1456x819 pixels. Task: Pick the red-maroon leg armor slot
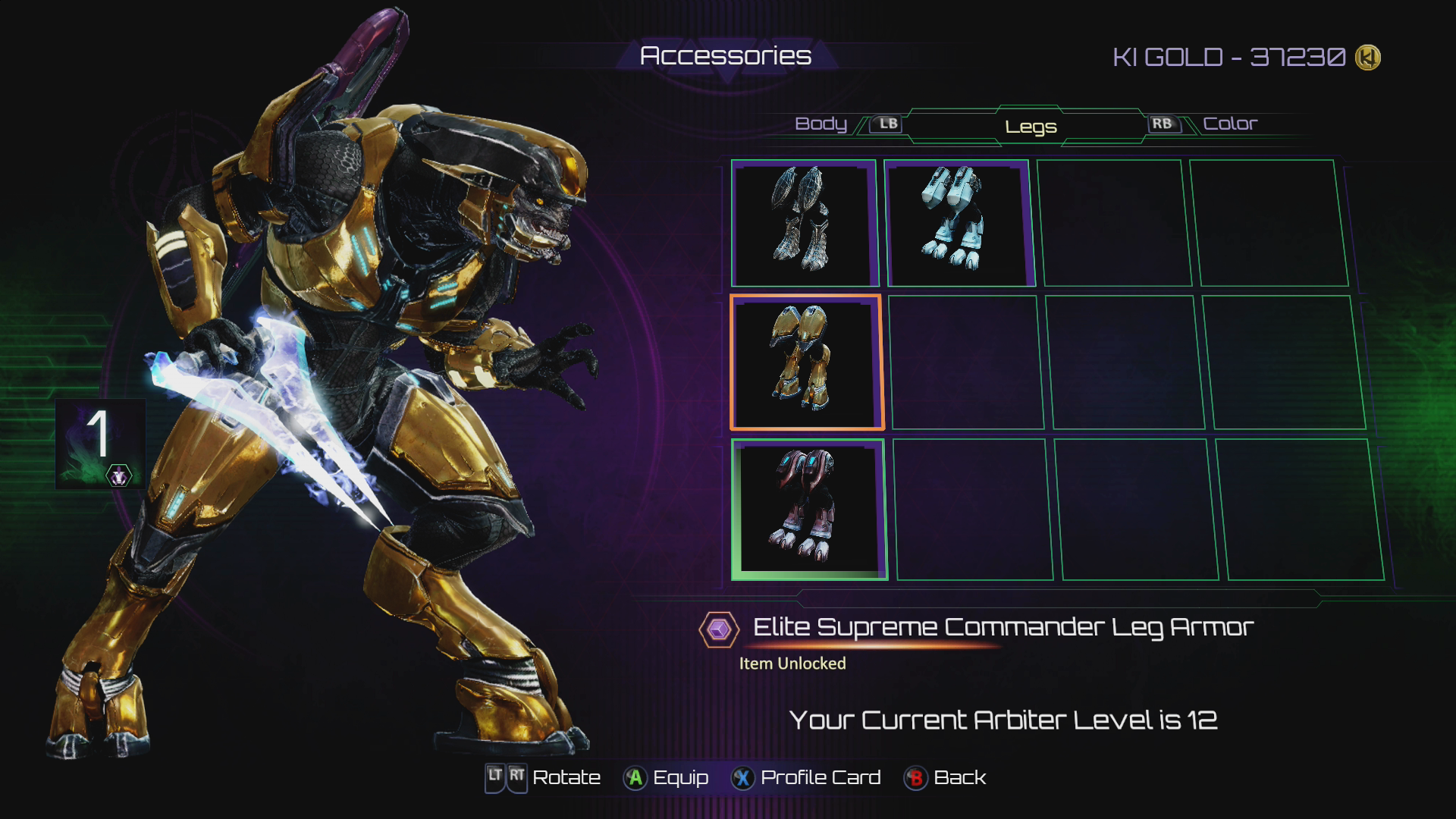(808, 509)
